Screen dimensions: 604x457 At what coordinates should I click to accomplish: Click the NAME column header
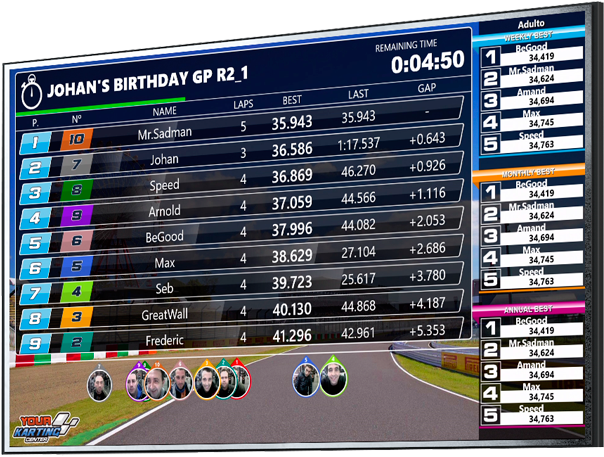[x=165, y=111]
